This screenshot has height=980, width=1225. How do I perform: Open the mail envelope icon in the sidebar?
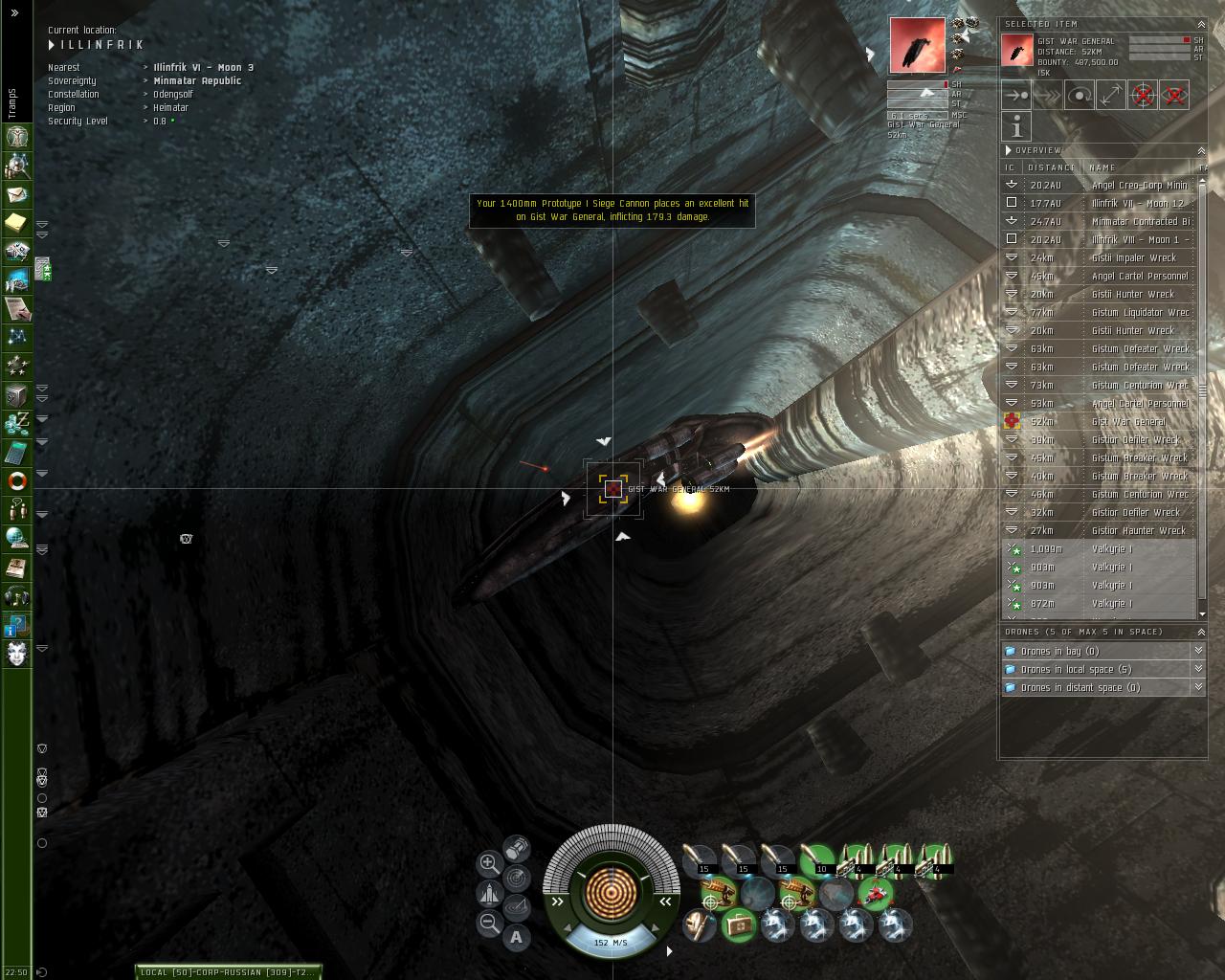point(17,194)
